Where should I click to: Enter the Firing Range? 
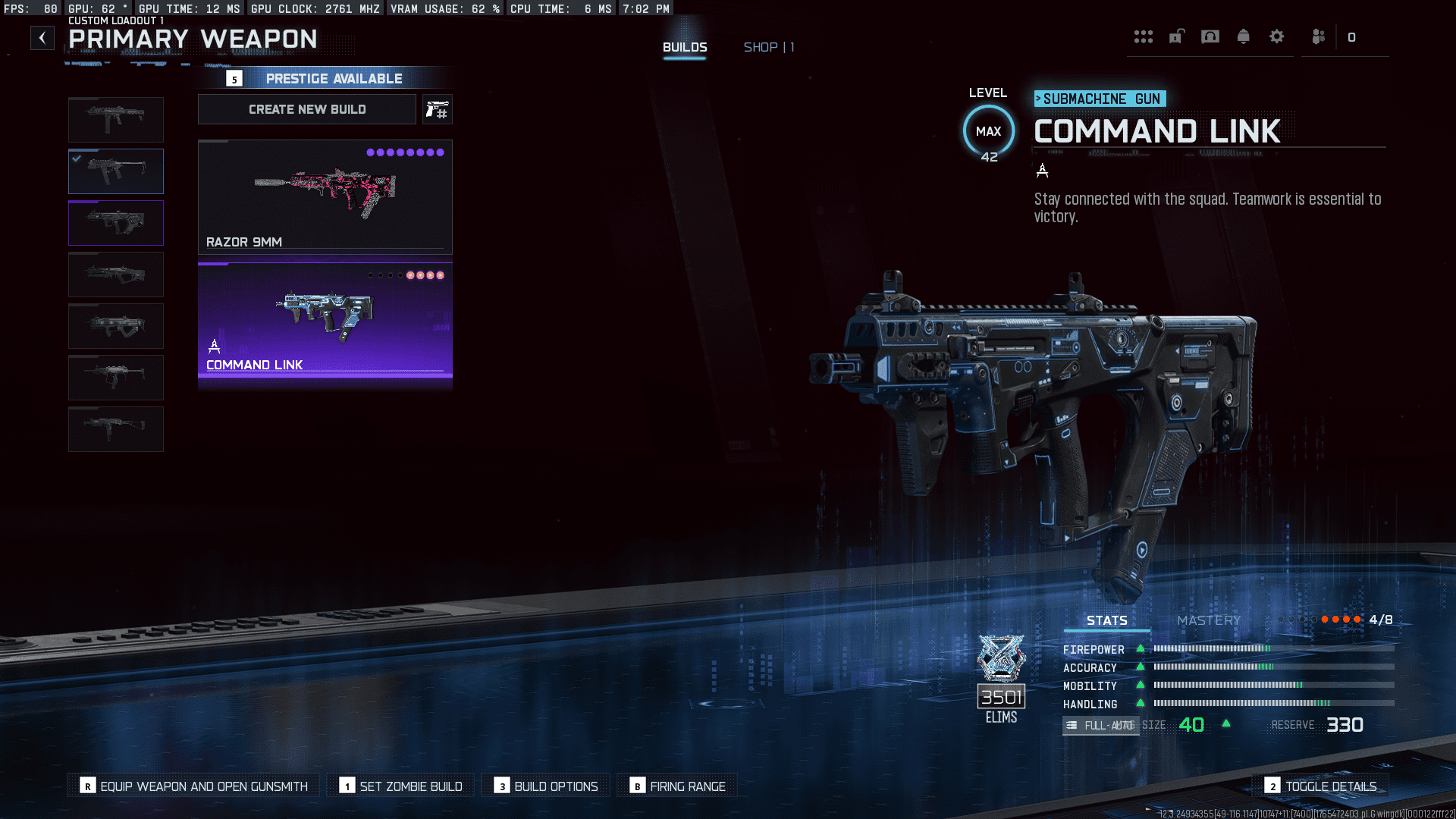coord(677,786)
